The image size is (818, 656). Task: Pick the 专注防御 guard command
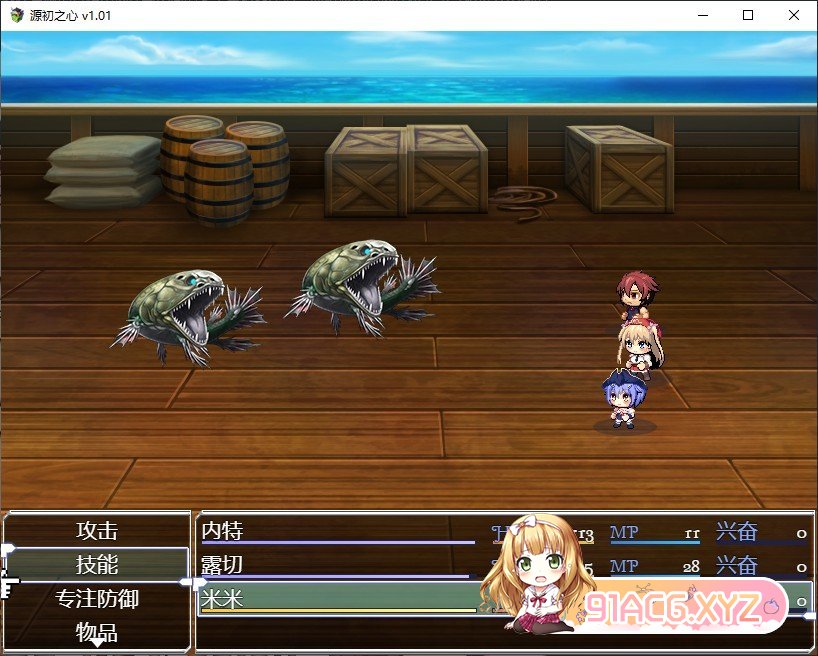coord(97,599)
